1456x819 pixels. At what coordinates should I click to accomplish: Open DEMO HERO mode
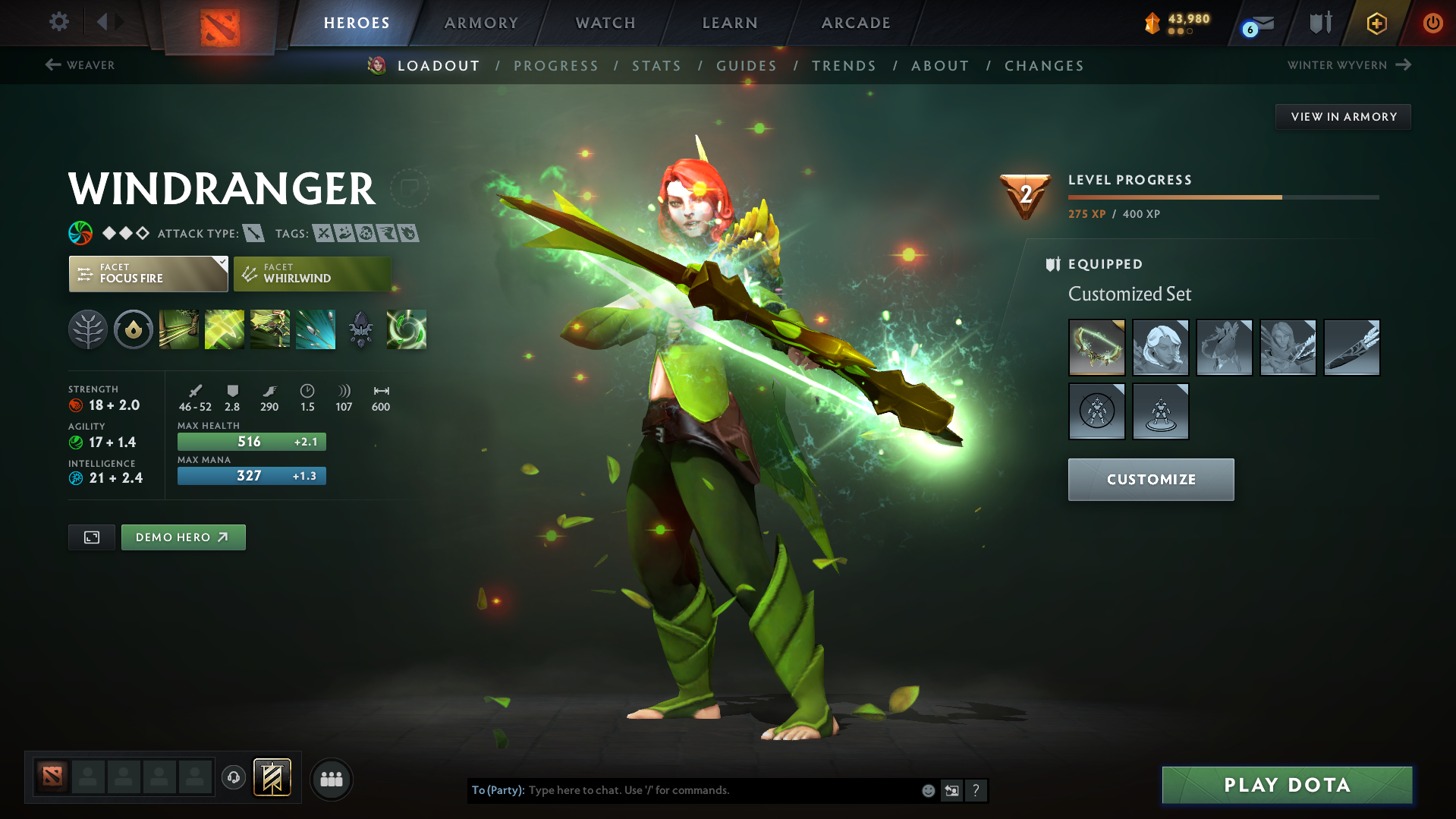point(183,537)
